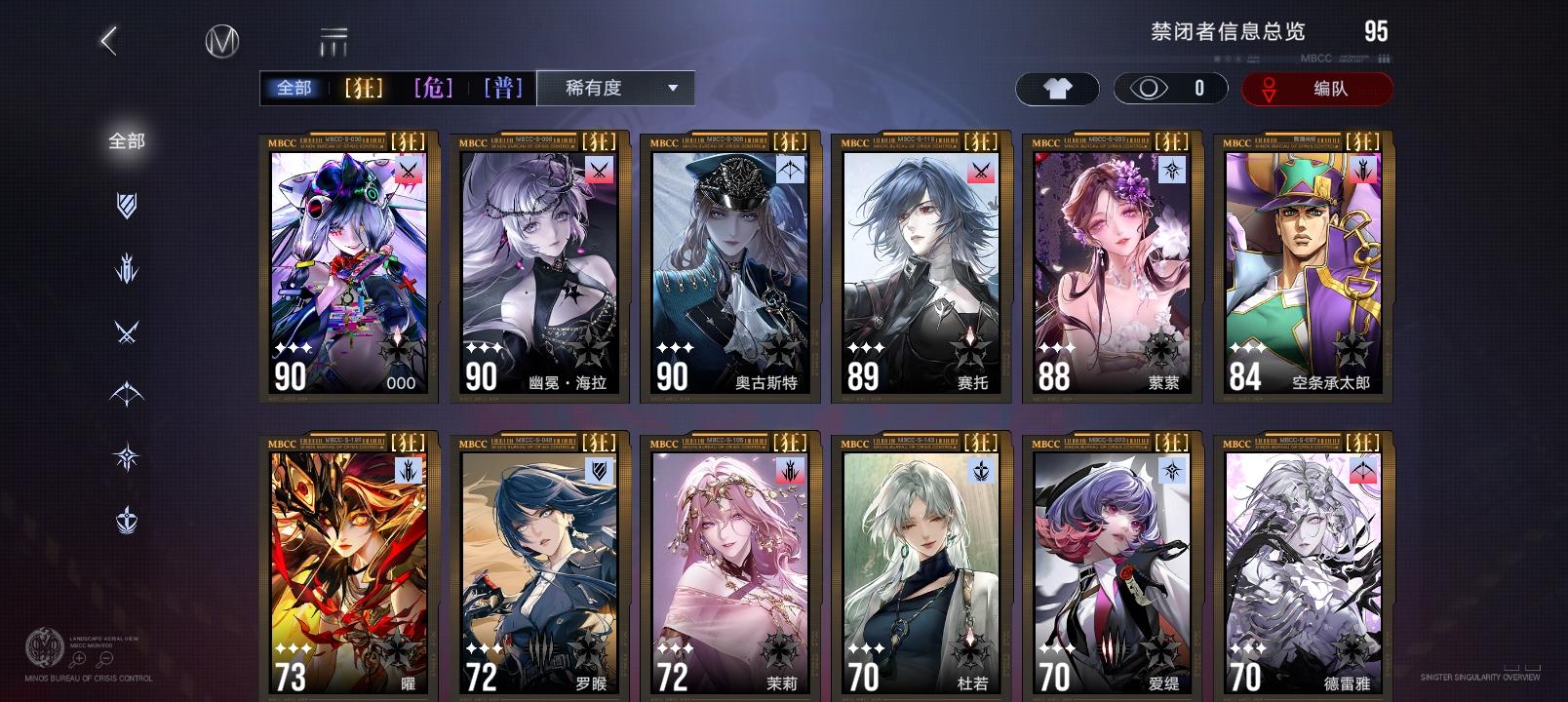Screen dimensions: 1568x702
Task: Select 全部 category in the left sidebar
Action: point(129,141)
